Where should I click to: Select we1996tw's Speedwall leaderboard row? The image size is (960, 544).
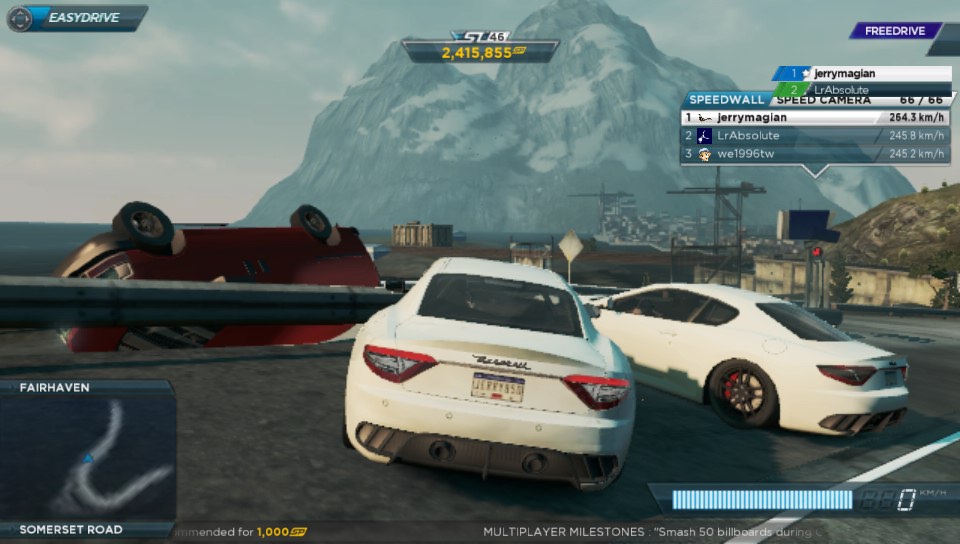coord(815,154)
